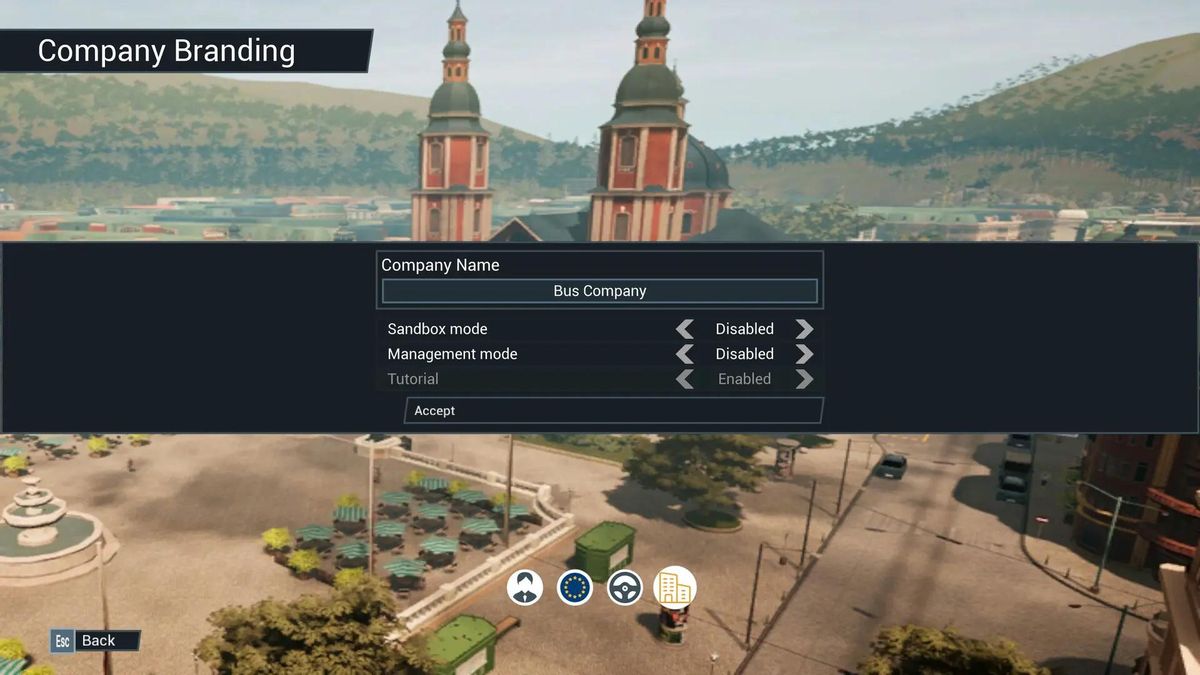Click the right arrow for Management mode
This screenshot has width=1200, height=675.
tap(804, 354)
